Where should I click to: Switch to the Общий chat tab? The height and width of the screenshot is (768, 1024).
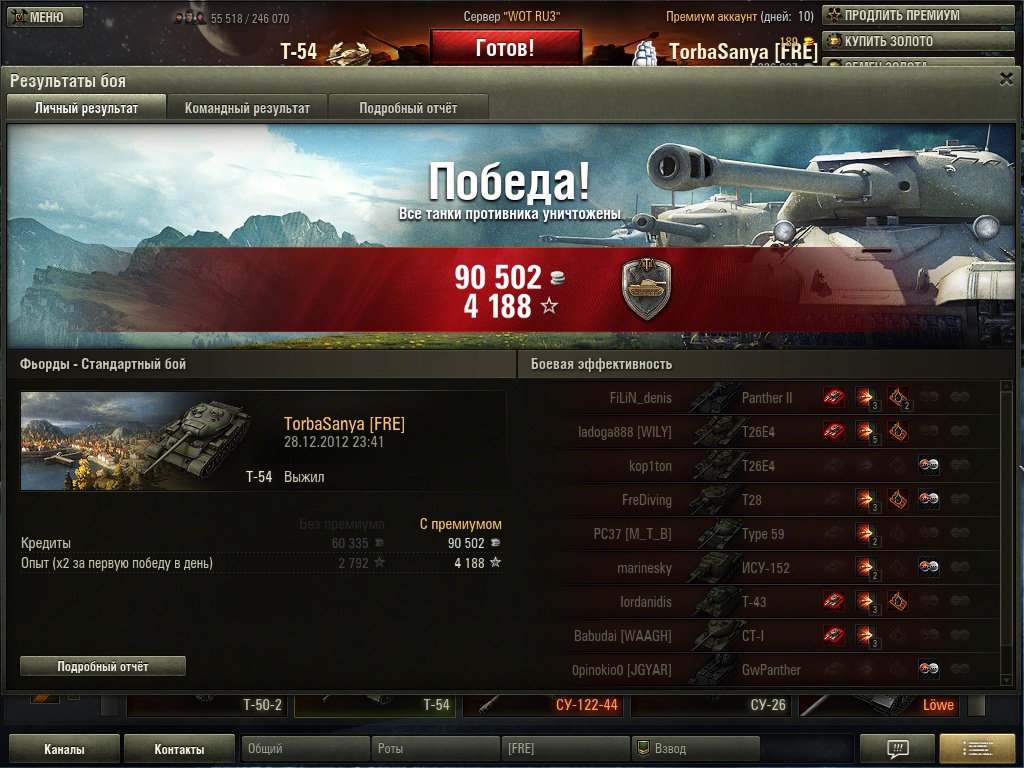[305, 749]
